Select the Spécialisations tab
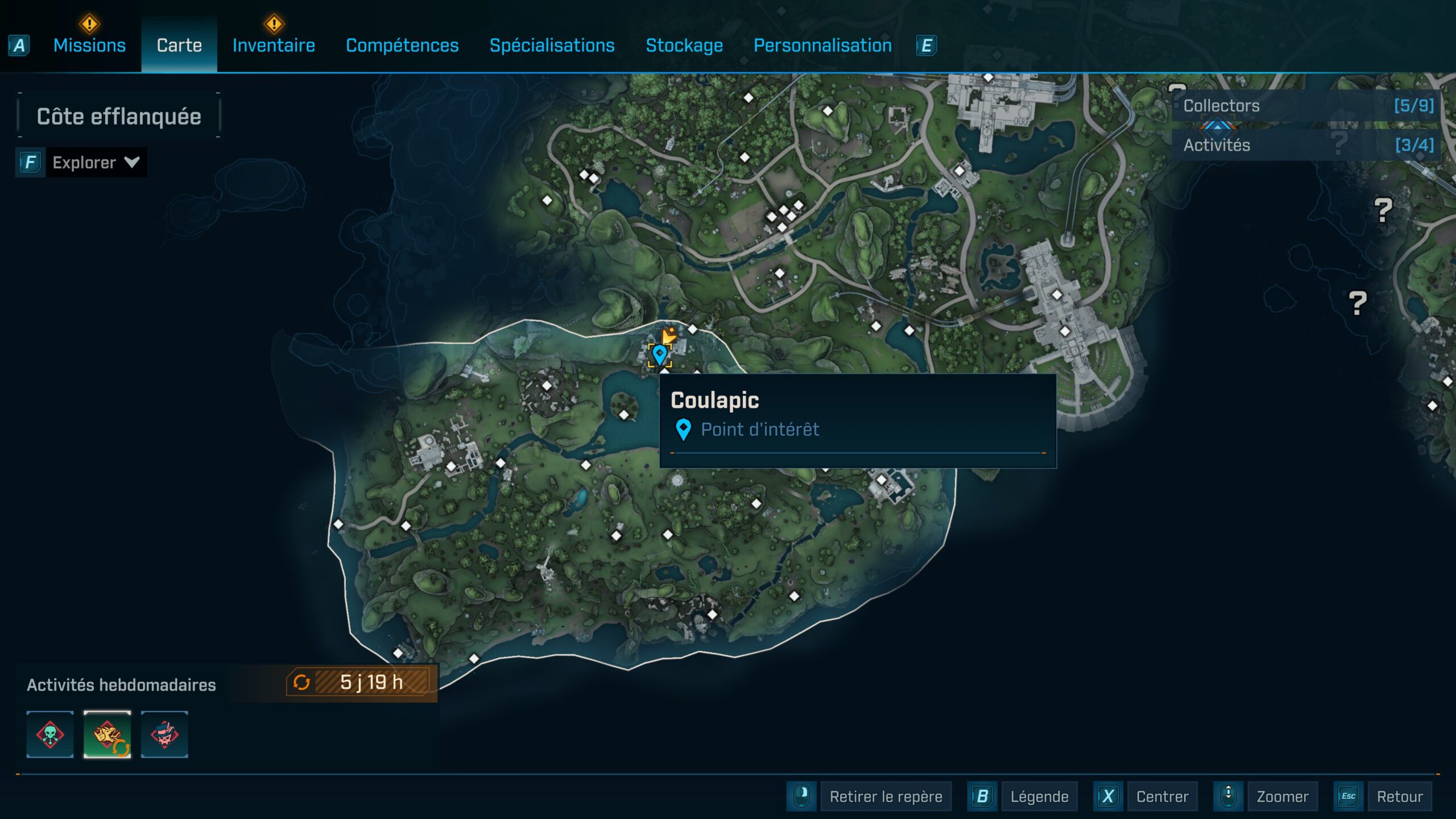The width and height of the screenshot is (1456, 819). coord(552,45)
